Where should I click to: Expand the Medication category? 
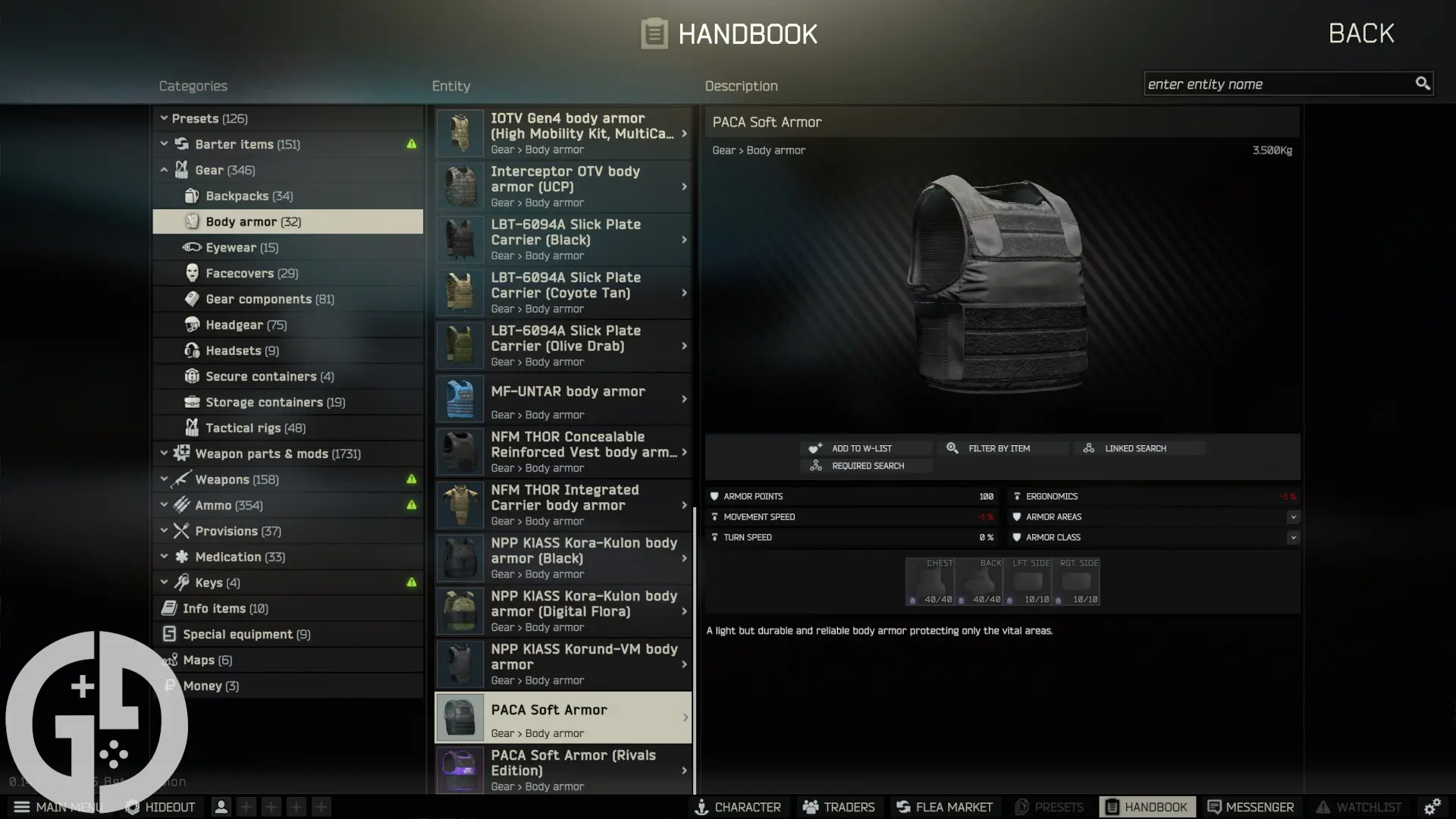[165, 557]
